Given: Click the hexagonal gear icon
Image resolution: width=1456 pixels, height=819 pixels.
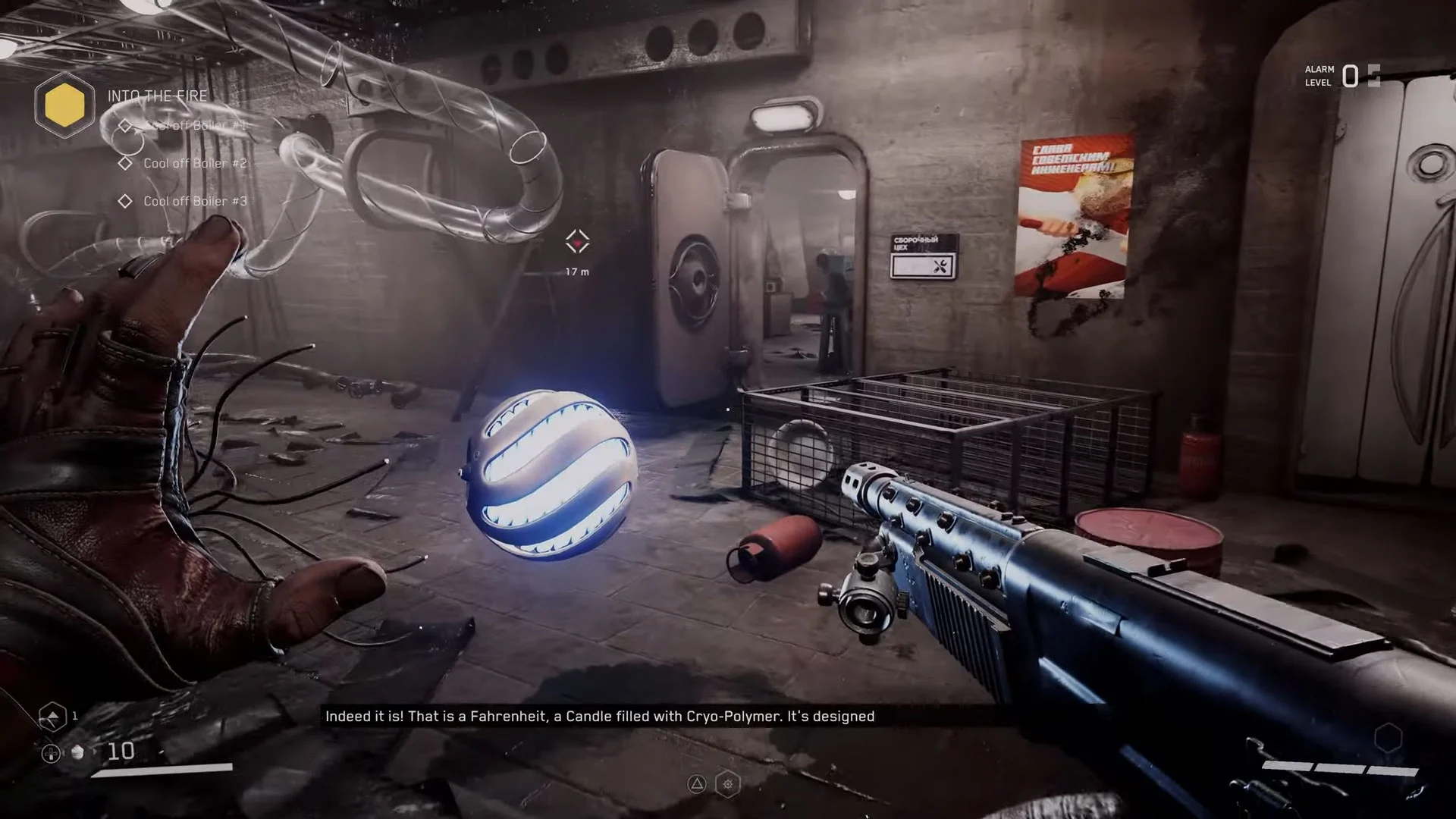Looking at the screenshot, I should click(x=728, y=784).
